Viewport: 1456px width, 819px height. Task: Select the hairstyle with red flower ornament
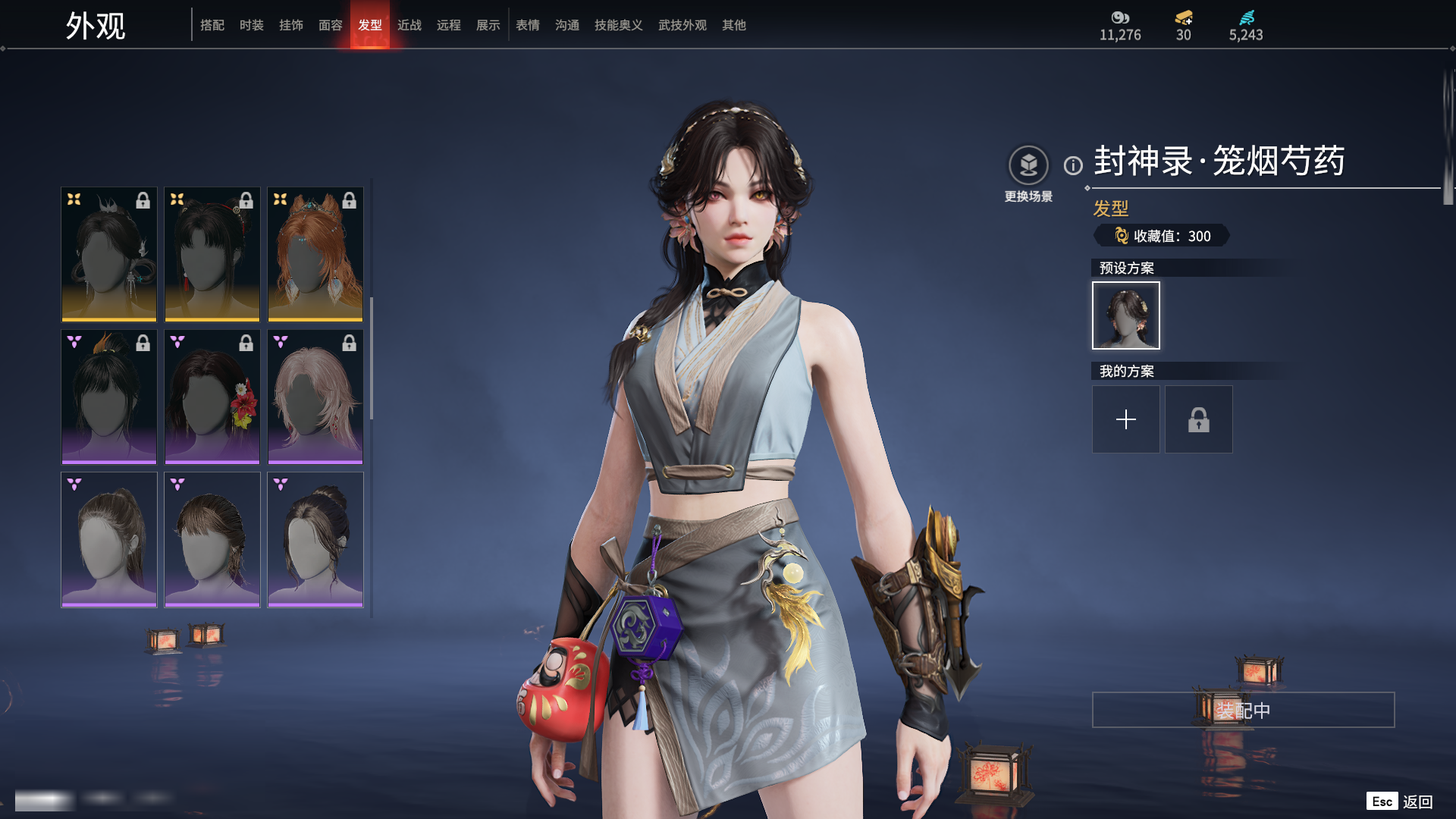point(212,397)
